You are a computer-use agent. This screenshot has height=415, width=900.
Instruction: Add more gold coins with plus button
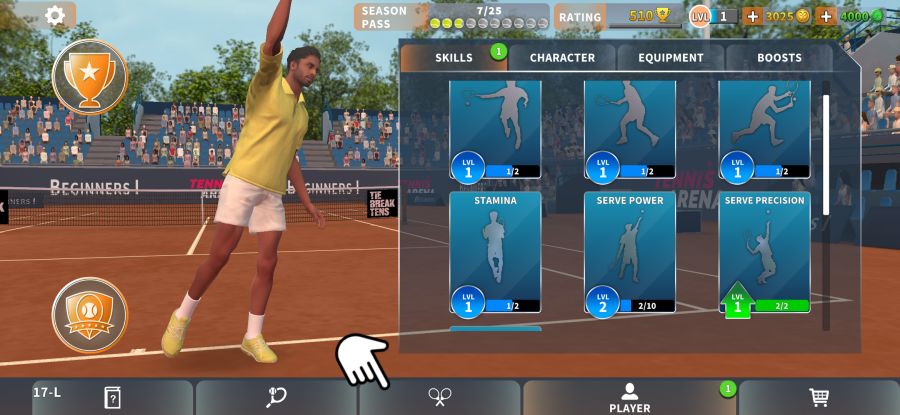pyautogui.click(x=752, y=16)
